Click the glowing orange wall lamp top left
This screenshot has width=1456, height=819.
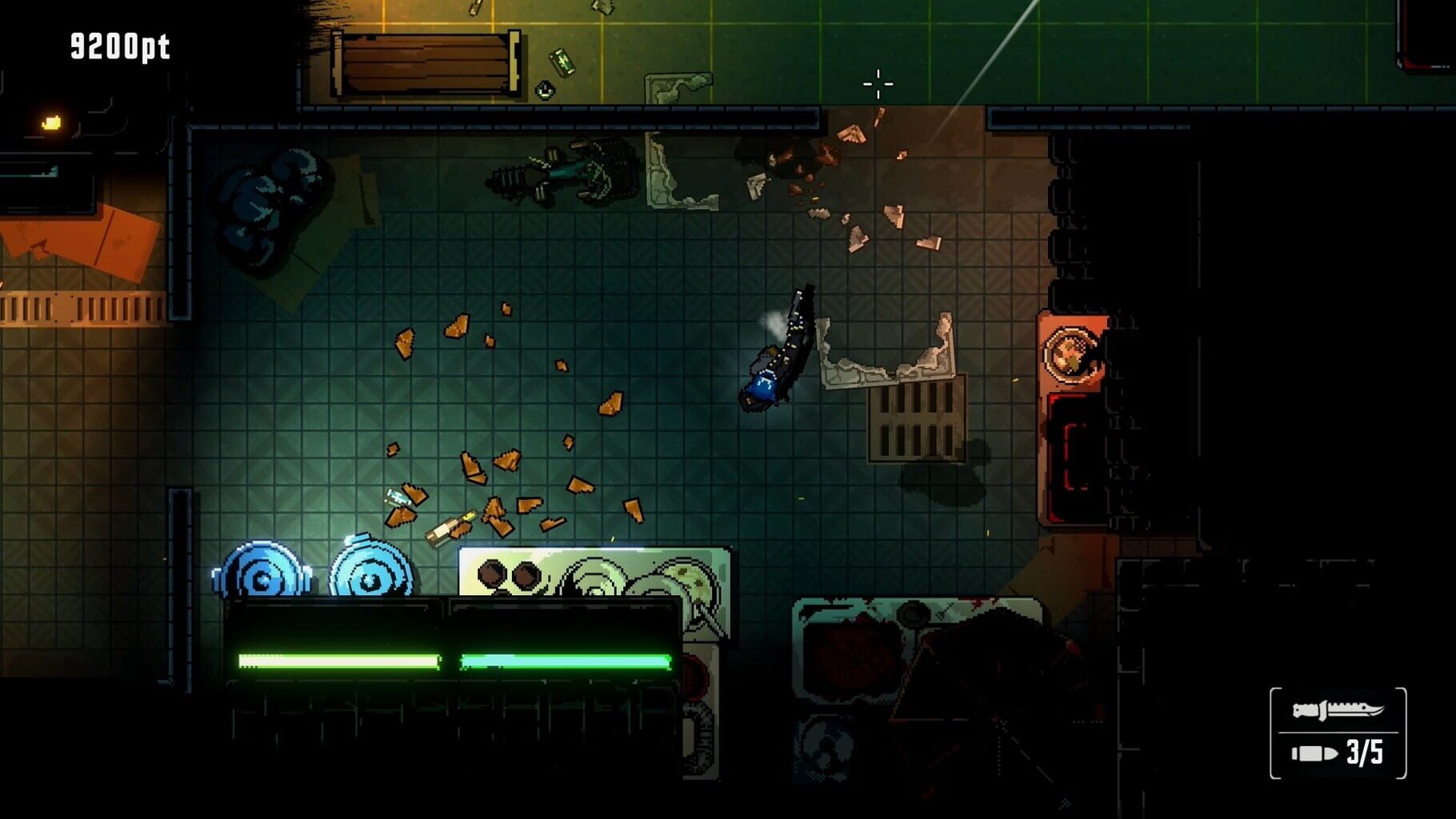pos(50,123)
